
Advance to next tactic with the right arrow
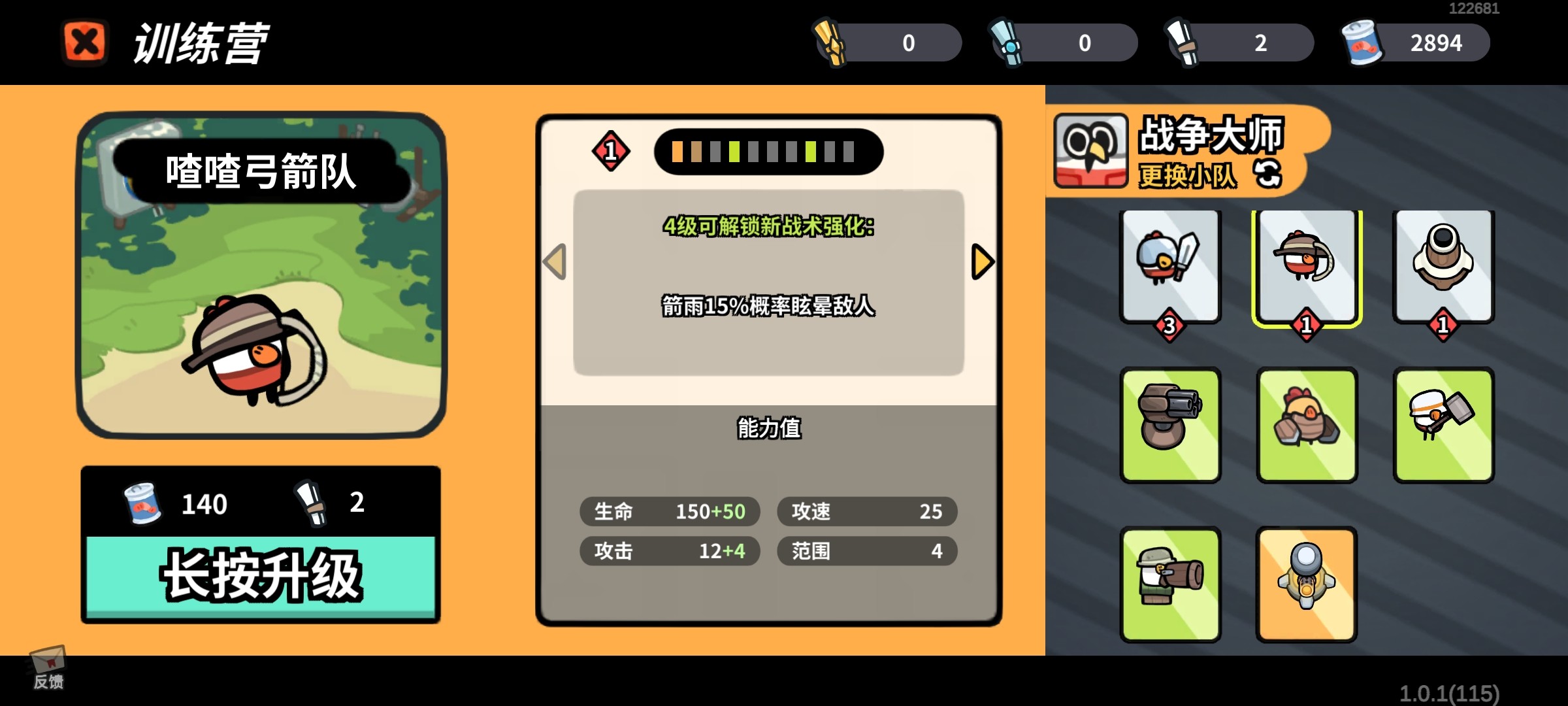click(x=983, y=261)
